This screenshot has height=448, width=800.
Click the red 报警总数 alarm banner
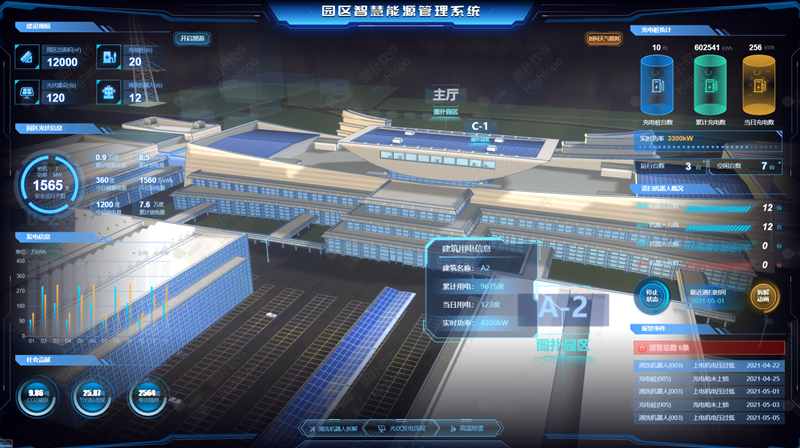(706, 347)
